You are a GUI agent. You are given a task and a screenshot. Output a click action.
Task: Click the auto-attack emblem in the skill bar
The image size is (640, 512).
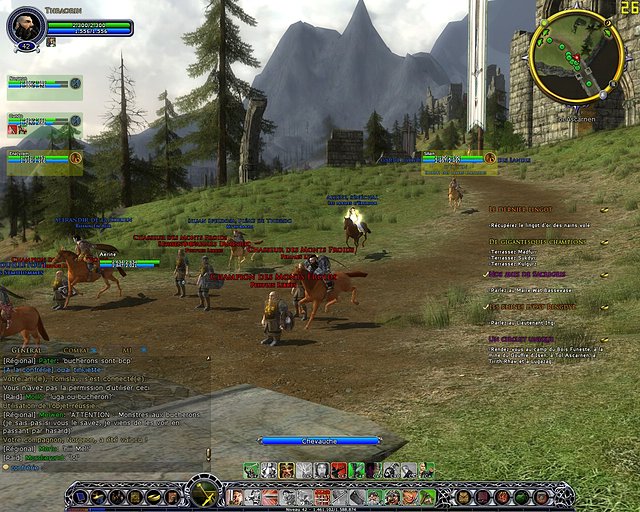tap(205, 492)
